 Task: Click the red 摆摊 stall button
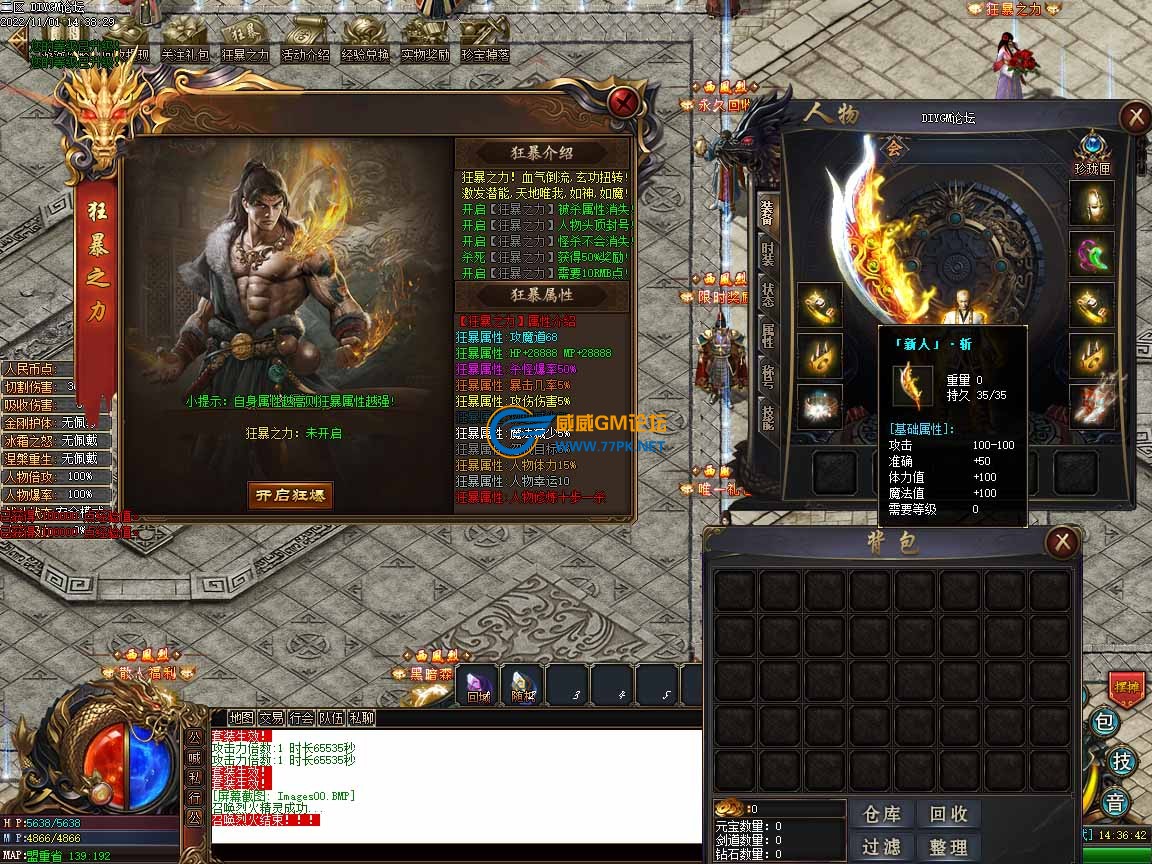(1126, 688)
